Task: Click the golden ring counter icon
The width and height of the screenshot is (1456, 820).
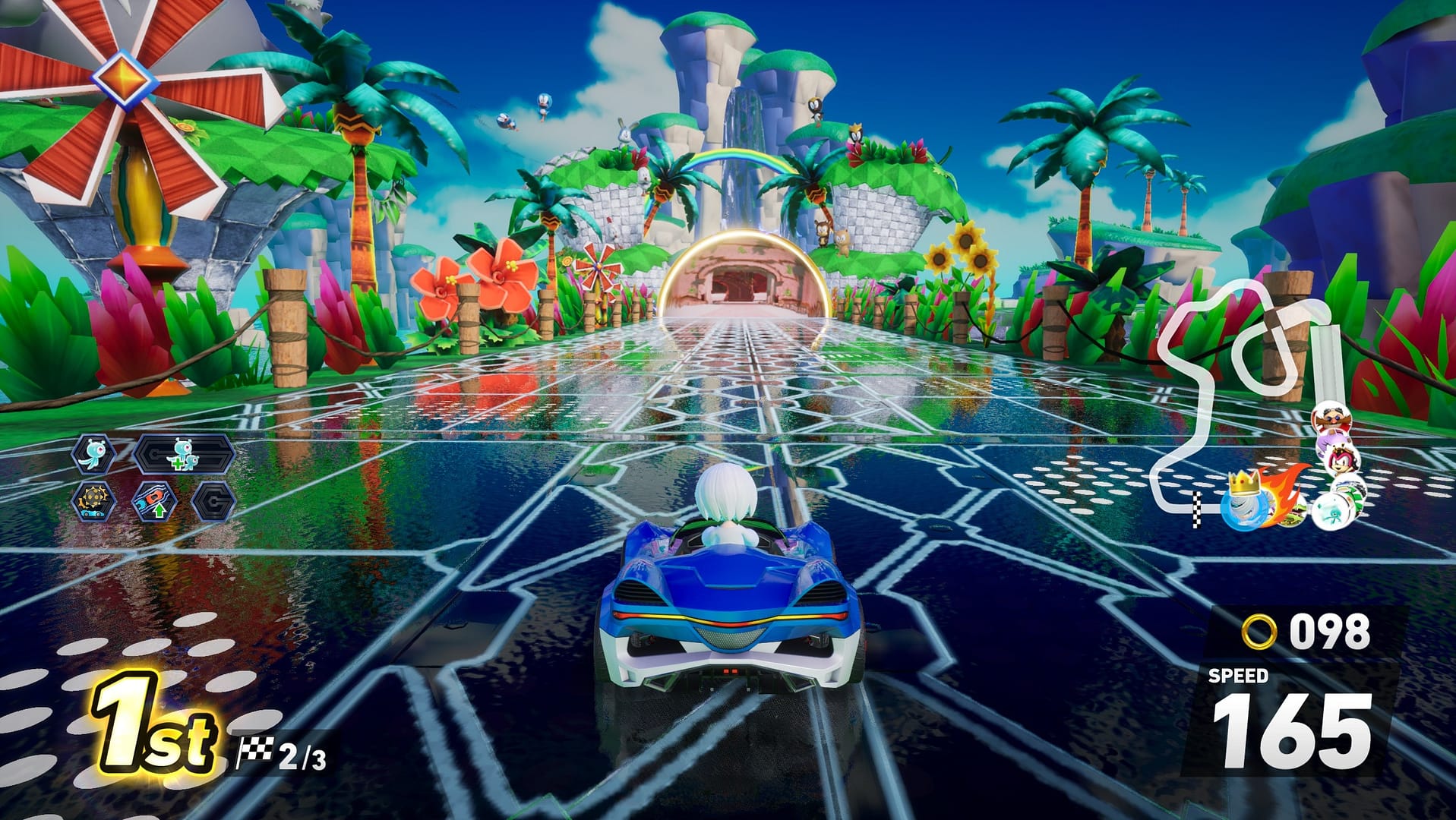Action: tap(1259, 632)
